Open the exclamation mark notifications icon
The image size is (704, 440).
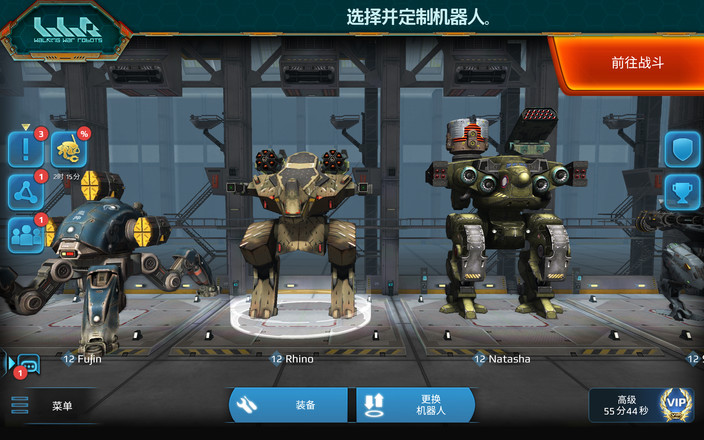click(x=25, y=150)
